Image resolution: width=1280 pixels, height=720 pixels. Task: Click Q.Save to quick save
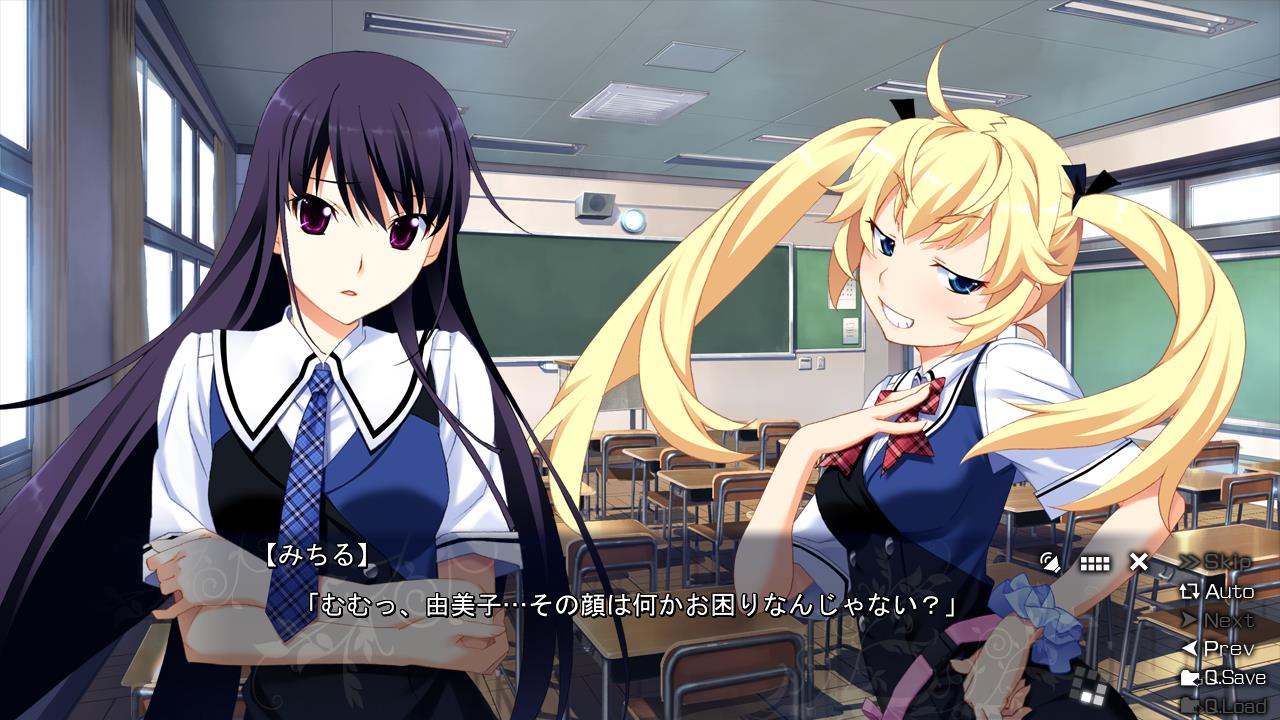[1223, 677]
